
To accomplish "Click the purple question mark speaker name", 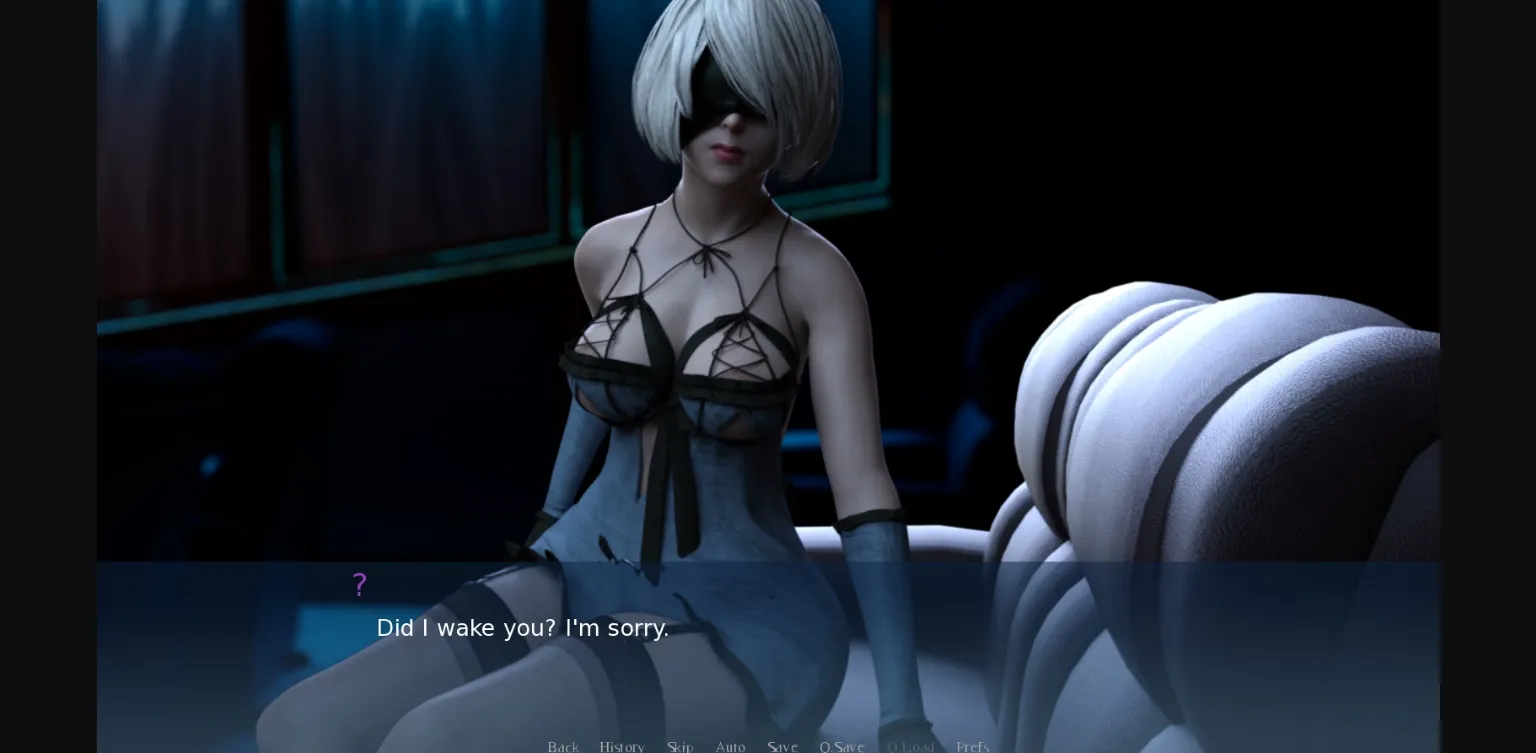I will (x=360, y=584).
